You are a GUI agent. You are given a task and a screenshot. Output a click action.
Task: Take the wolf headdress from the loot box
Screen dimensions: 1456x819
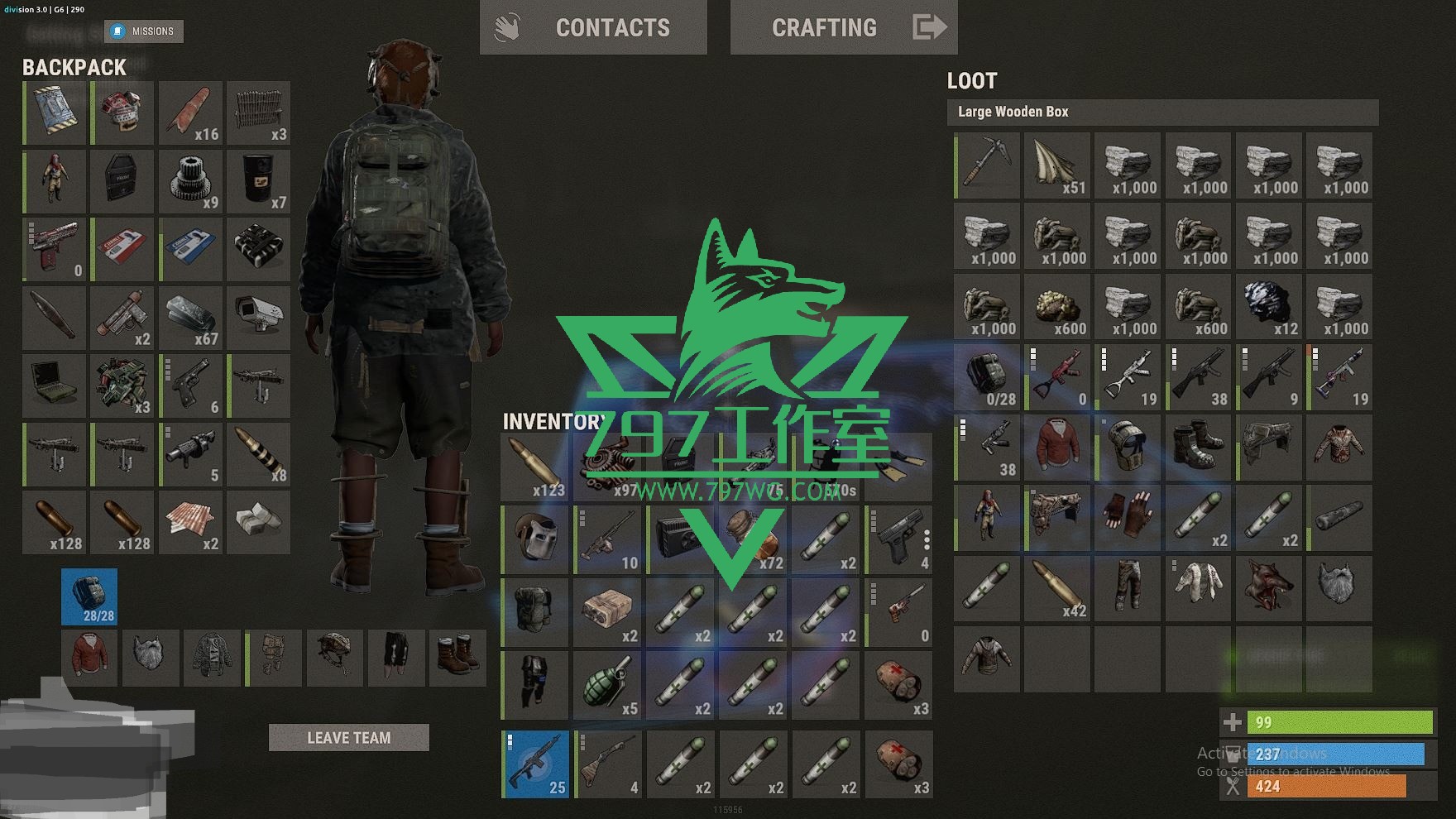tap(1269, 588)
